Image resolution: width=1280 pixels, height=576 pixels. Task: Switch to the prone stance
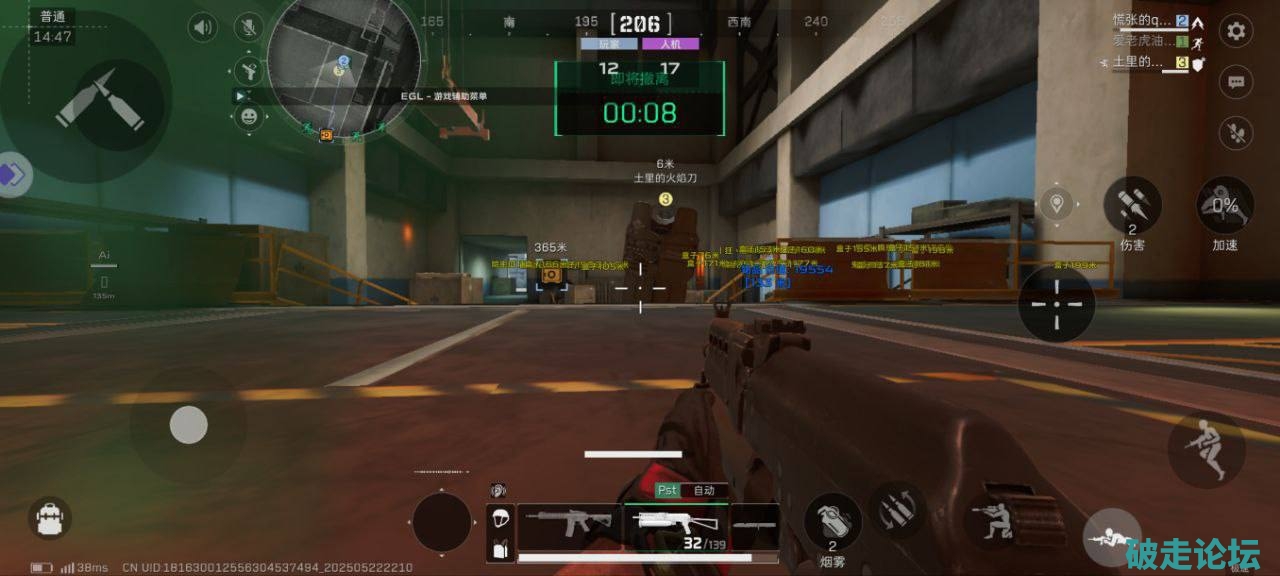tap(1110, 540)
